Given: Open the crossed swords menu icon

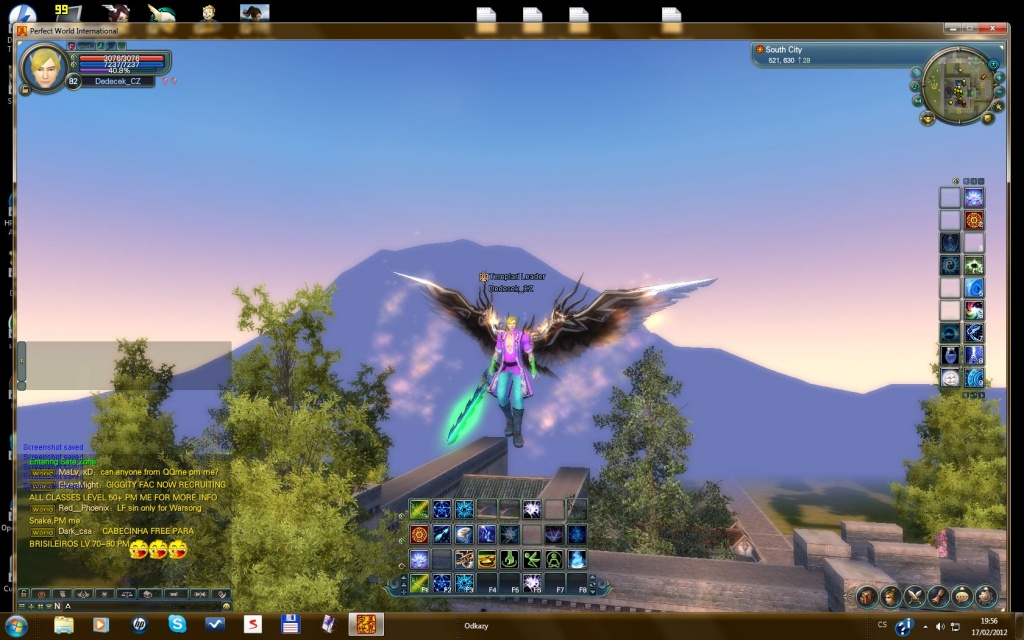Looking at the screenshot, I should point(913,598).
